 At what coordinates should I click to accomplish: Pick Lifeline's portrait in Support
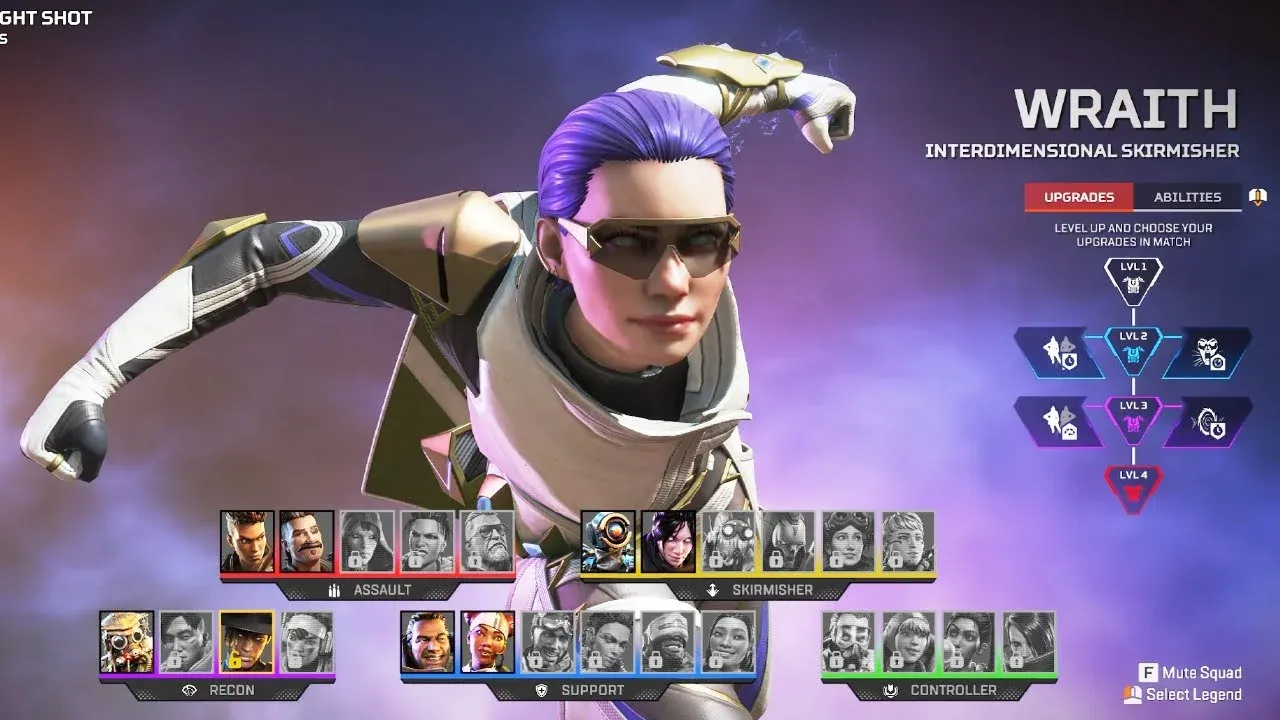(x=488, y=641)
